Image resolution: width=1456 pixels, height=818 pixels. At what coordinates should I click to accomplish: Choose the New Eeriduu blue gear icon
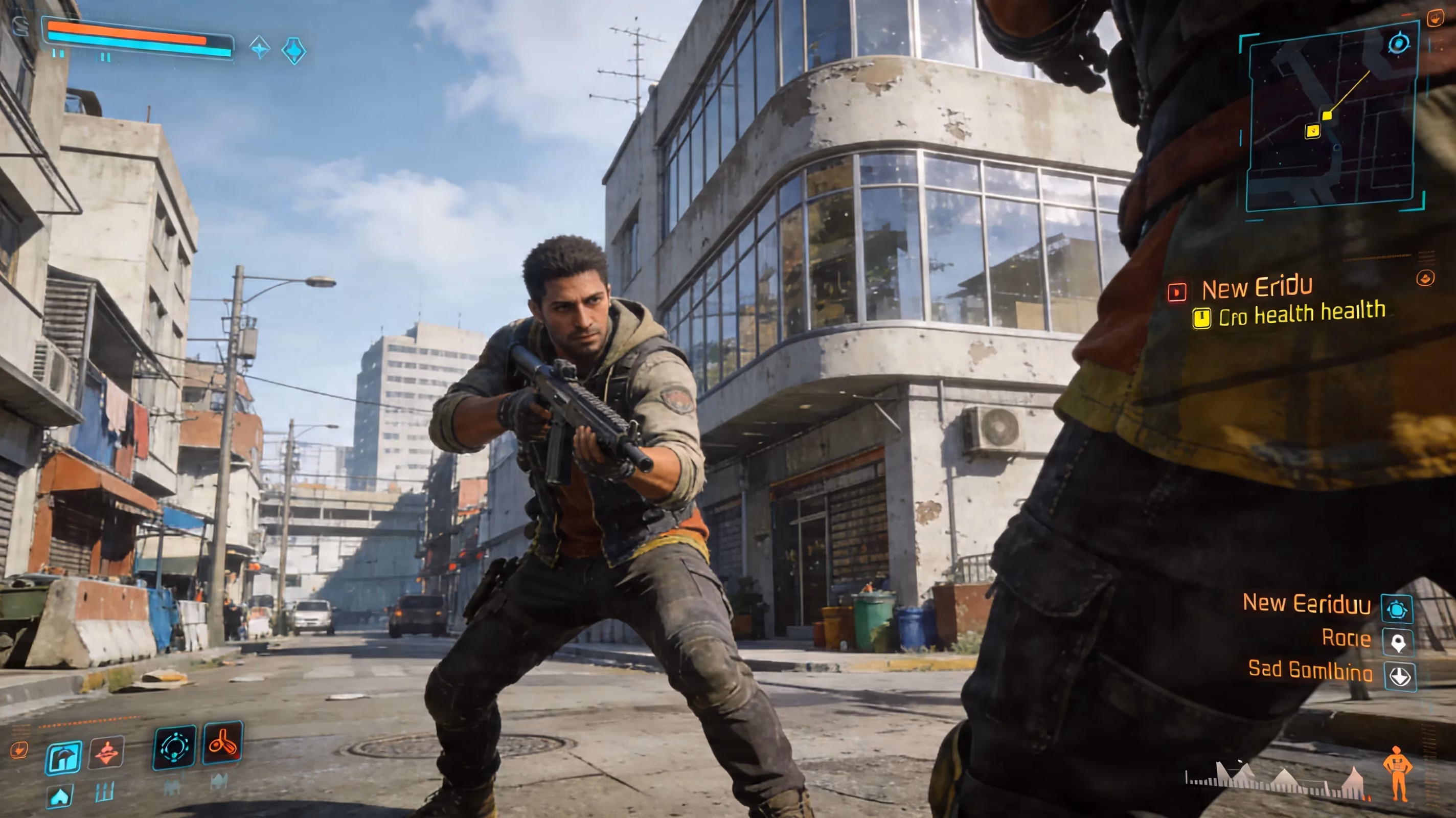[1397, 609]
